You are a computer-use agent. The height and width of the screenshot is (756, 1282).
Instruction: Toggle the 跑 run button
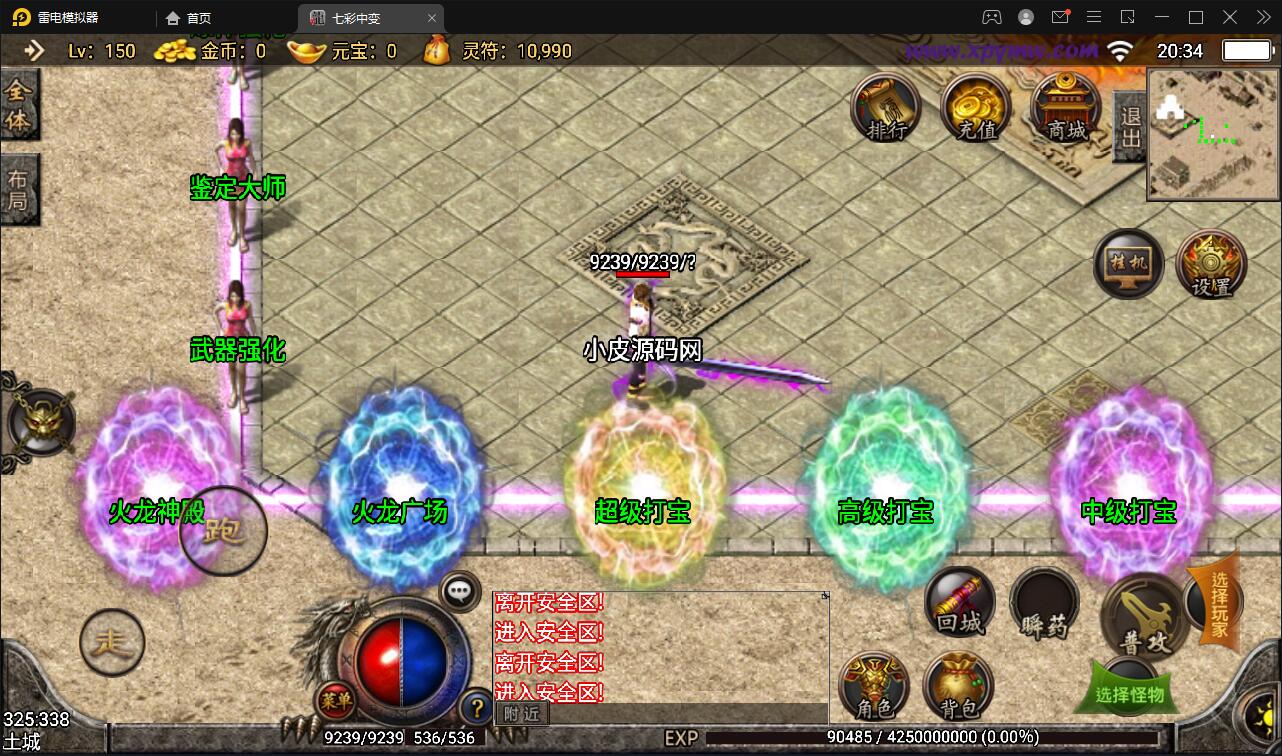223,531
